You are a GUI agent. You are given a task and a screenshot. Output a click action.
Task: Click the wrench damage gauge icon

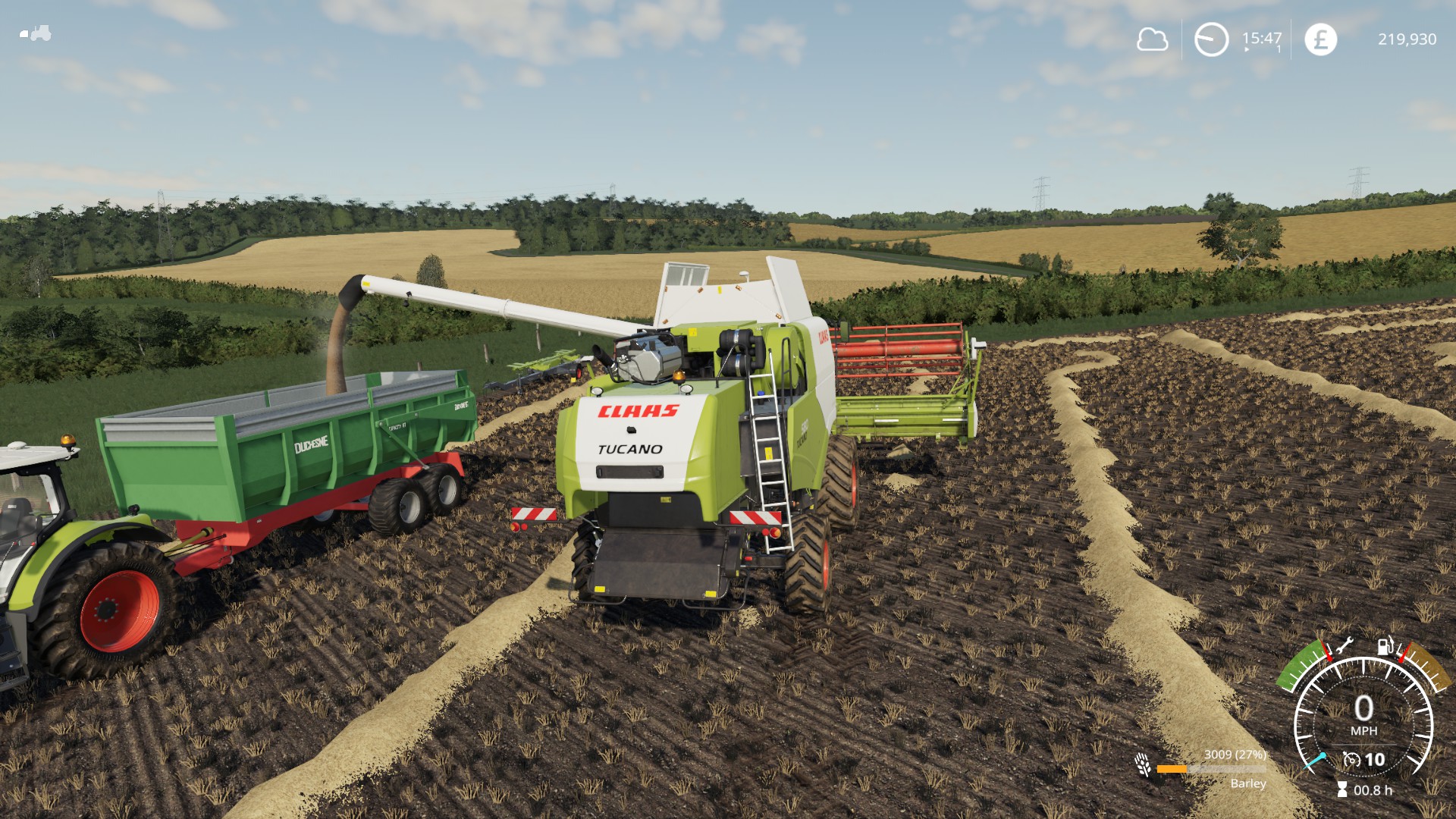[1344, 646]
